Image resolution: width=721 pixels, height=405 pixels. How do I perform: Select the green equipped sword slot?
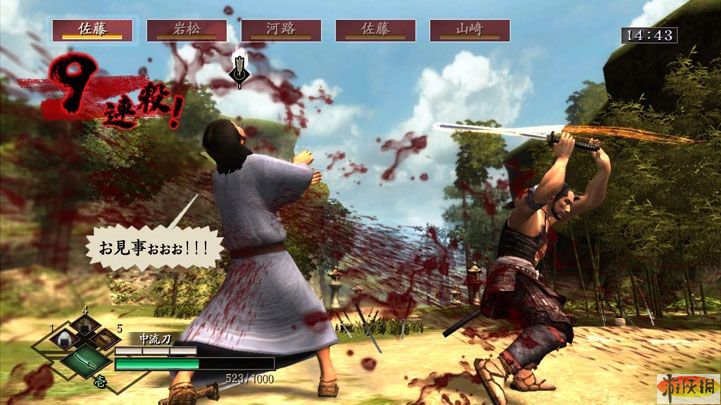85,361
